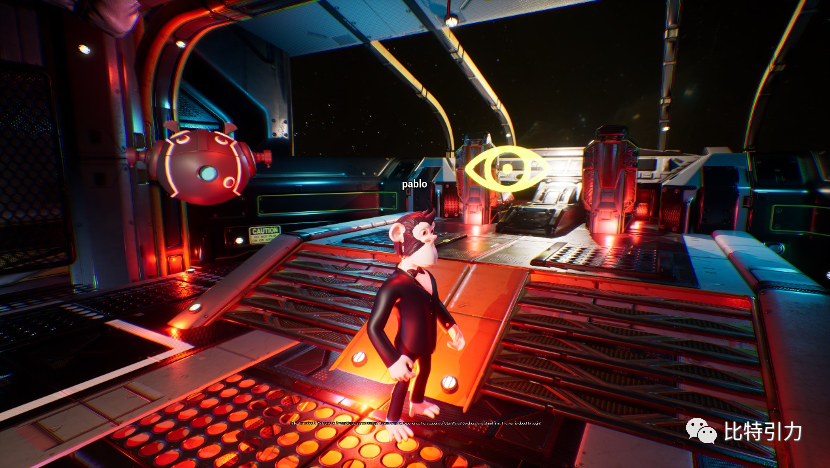Click the yellow eye inspect marker
The image size is (830, 468).
(x=505, y=167)
